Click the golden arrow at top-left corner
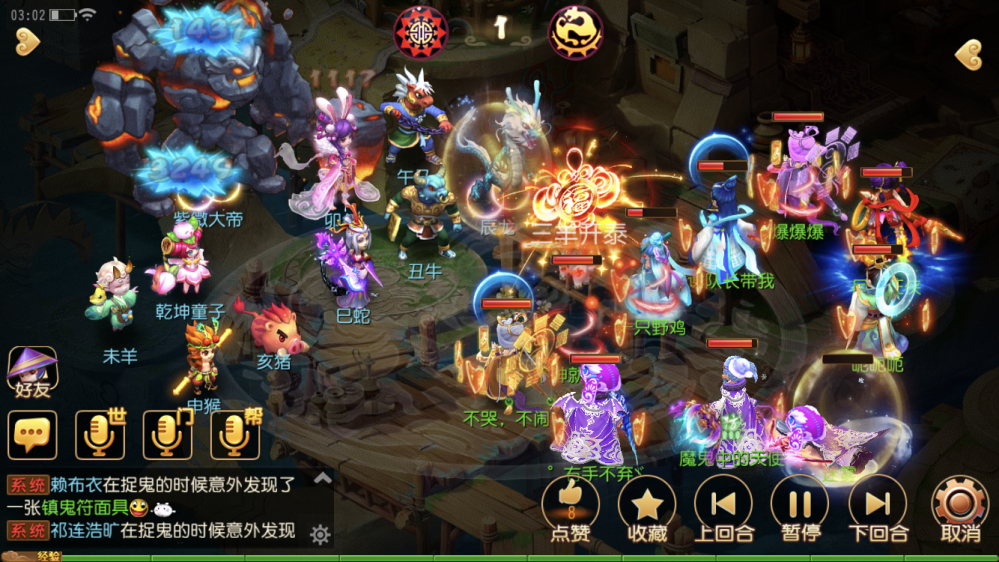999x562 pixels. [28, 41]
